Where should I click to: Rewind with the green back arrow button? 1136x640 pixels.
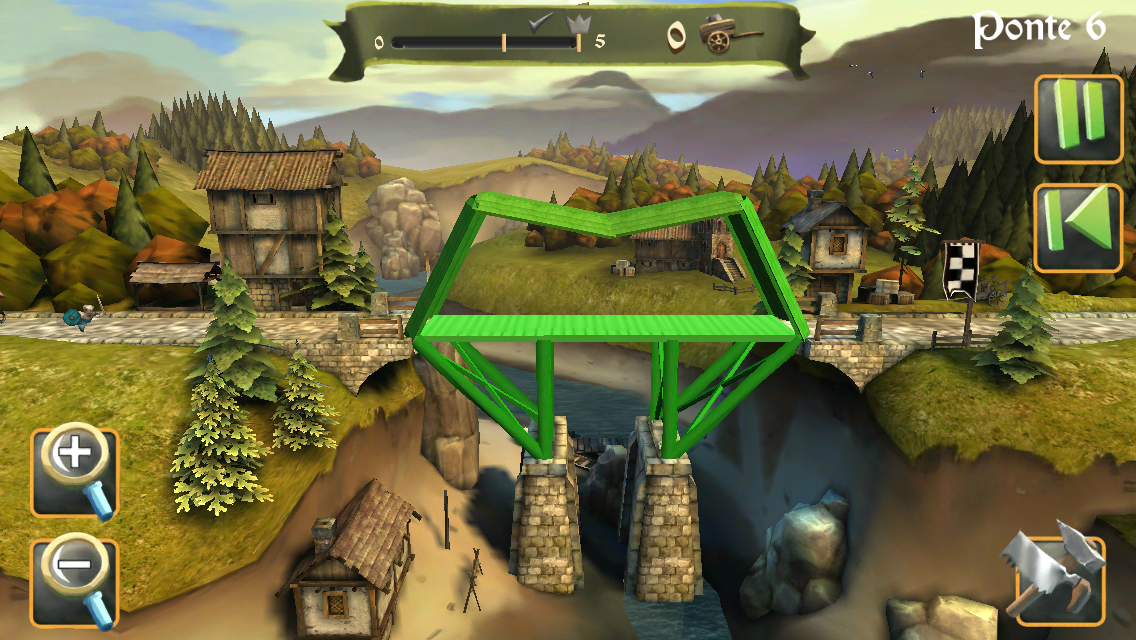point(1078,228)
